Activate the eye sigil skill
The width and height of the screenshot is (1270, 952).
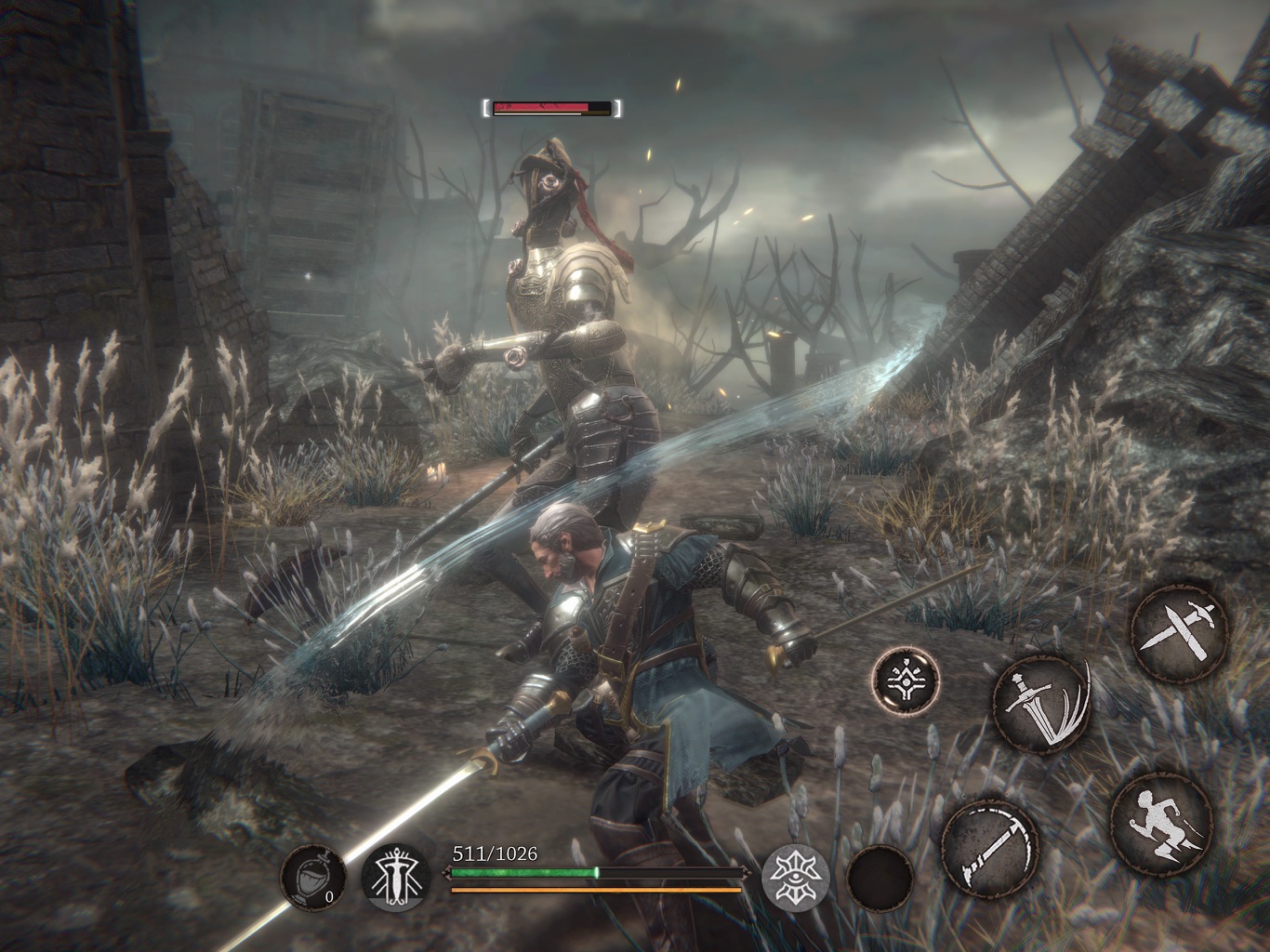pos(795,876)
